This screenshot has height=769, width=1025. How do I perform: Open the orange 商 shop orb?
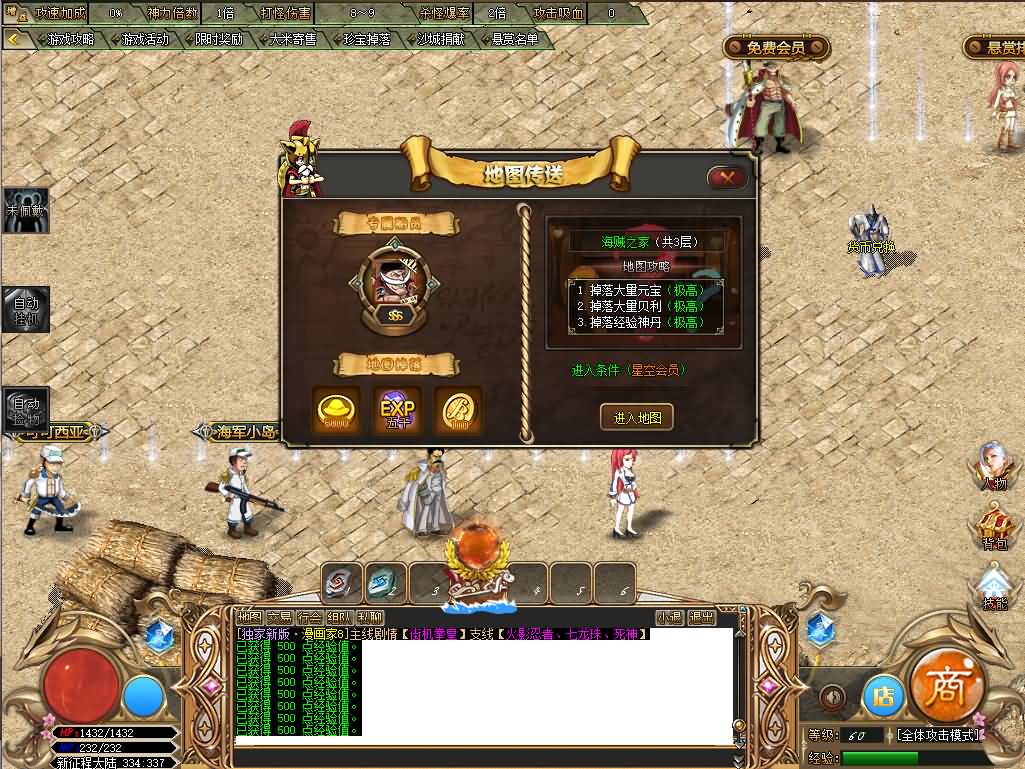[948, 686]
